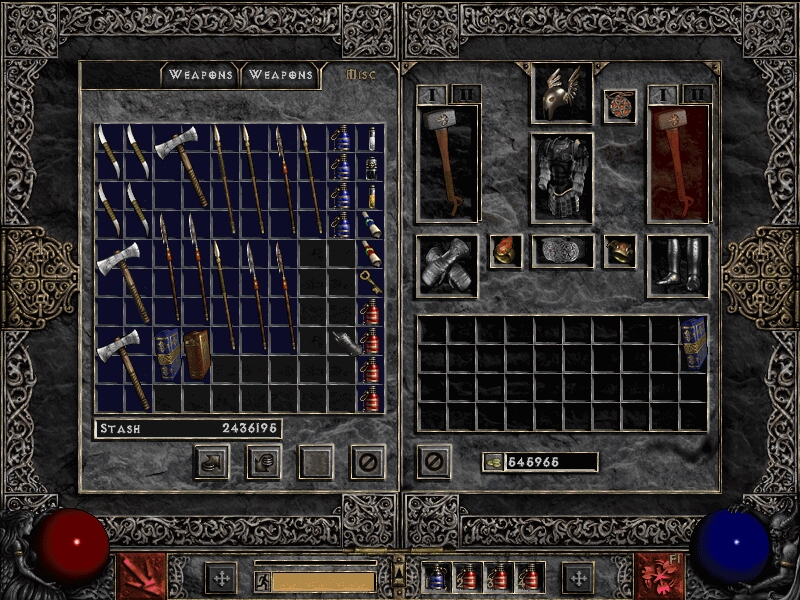Pick the equipped gauntlets slot
The width and height of the screenshot is (800, 600).
click(446, 265)
